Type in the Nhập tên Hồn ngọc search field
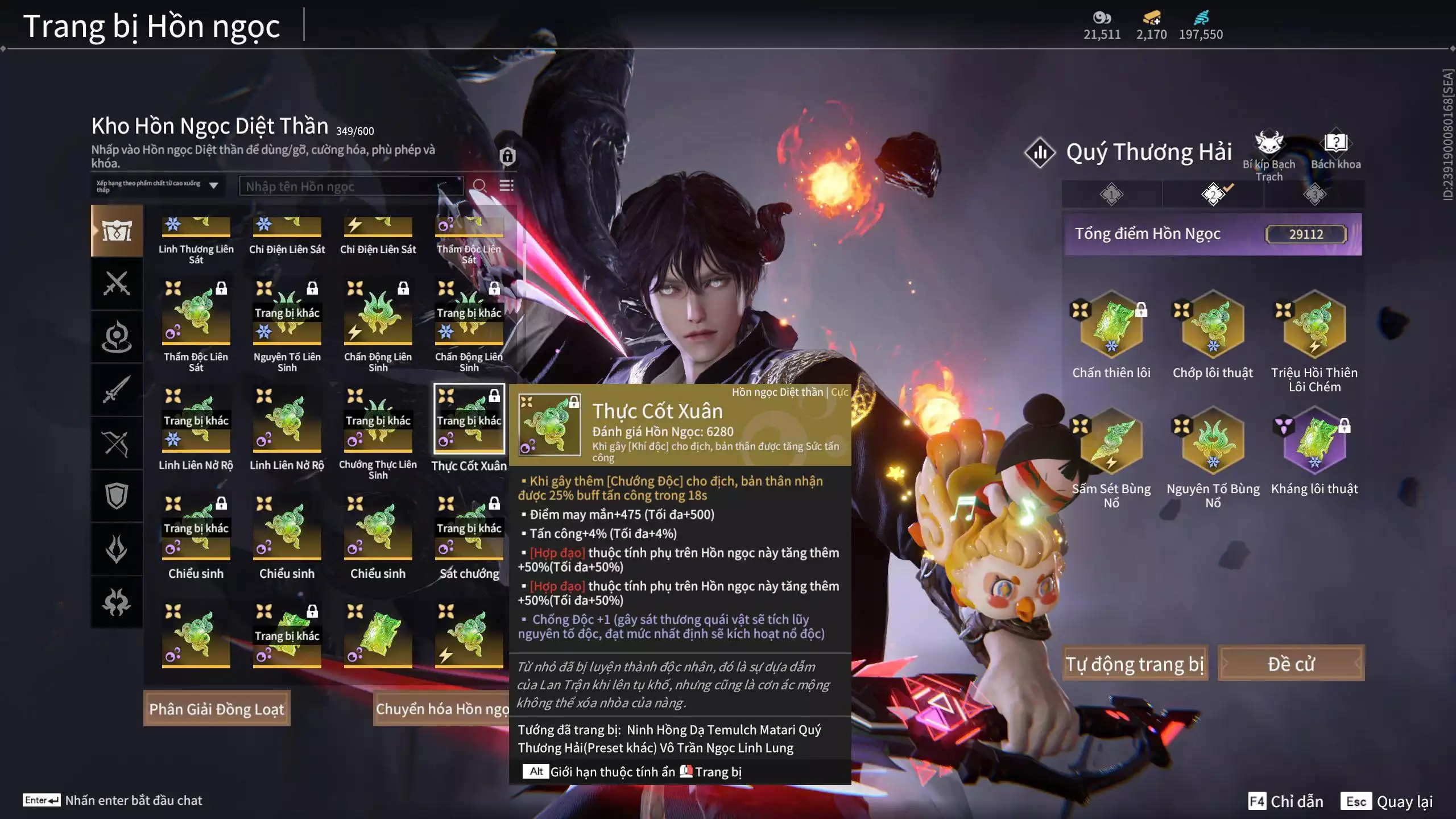 click(x=341, y=187)
